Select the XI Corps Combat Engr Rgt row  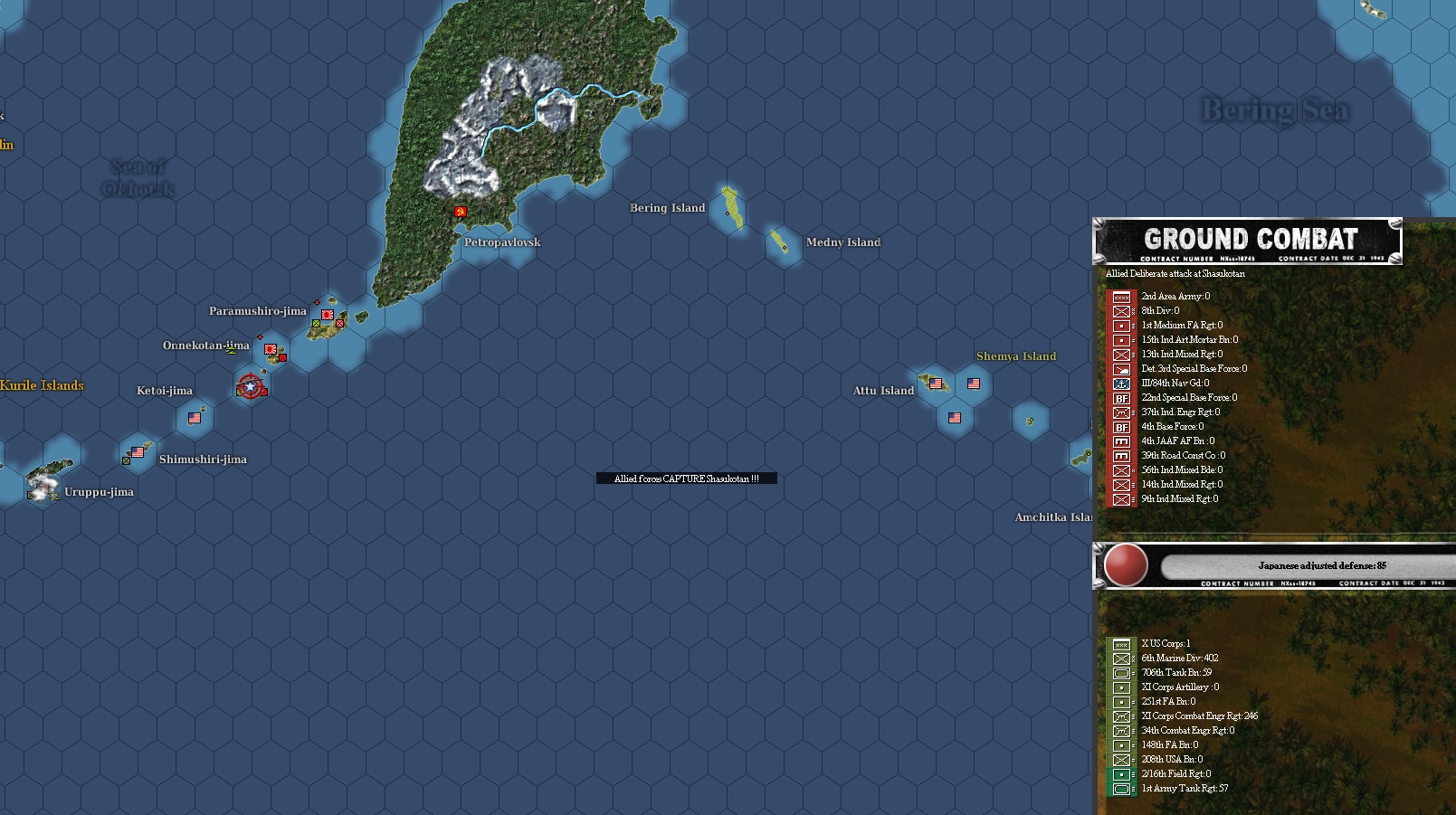1199,716
